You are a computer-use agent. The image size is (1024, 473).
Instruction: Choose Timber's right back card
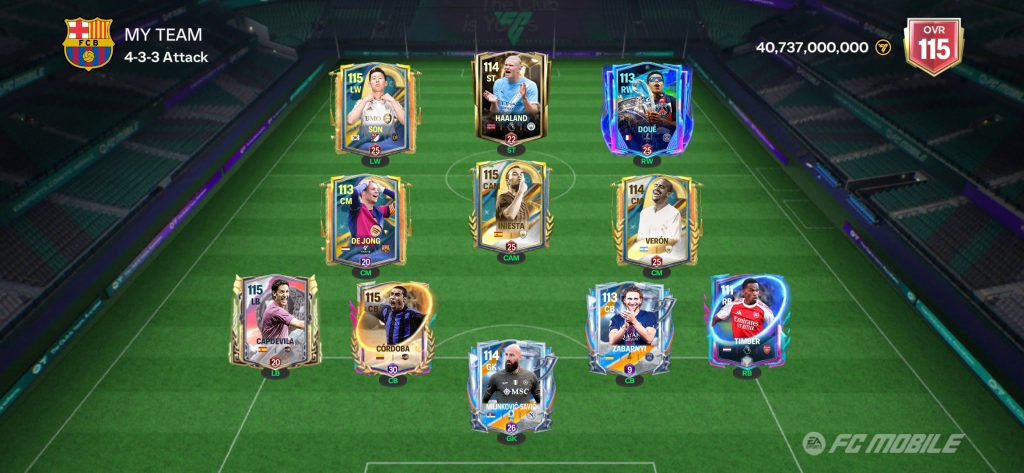(747, 322)
